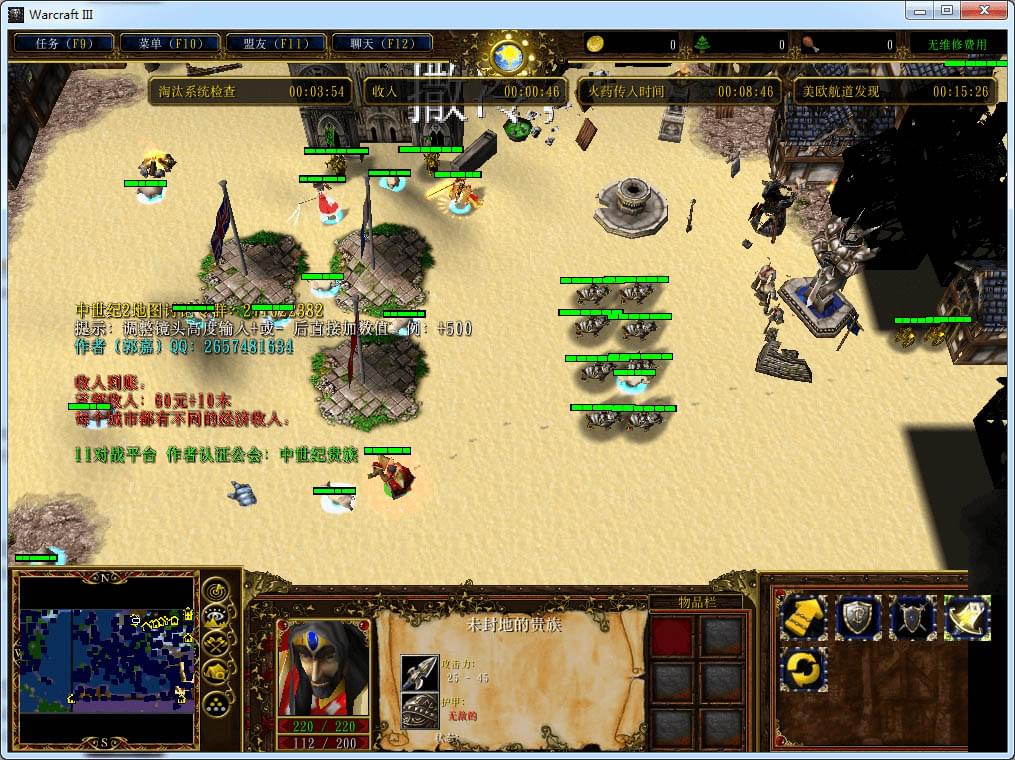The width and height of the screenshot is (1015, 760).
Task: Activate the plain shield Stop command
Action: (x=859, y=617)
